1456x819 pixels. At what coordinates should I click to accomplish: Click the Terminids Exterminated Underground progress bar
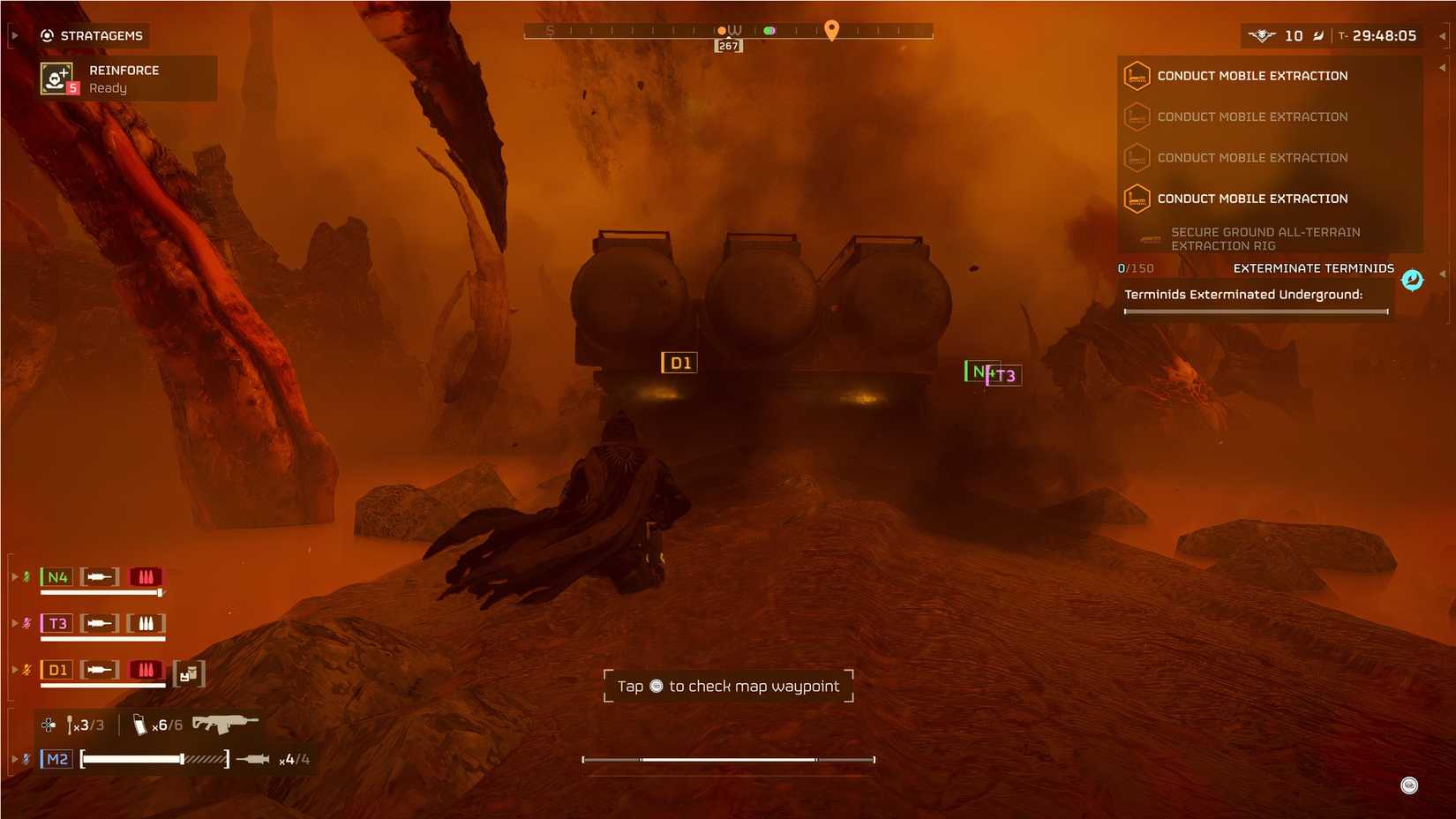pyautogui.click(x=1257, y=311)
